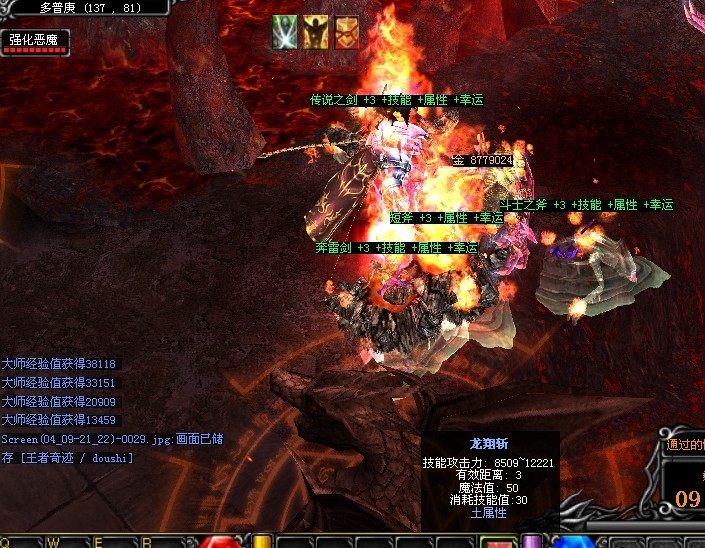Pick up the 奔雷剑 +3 item label
Screen dimensions: 705x548
click(396, 248)
